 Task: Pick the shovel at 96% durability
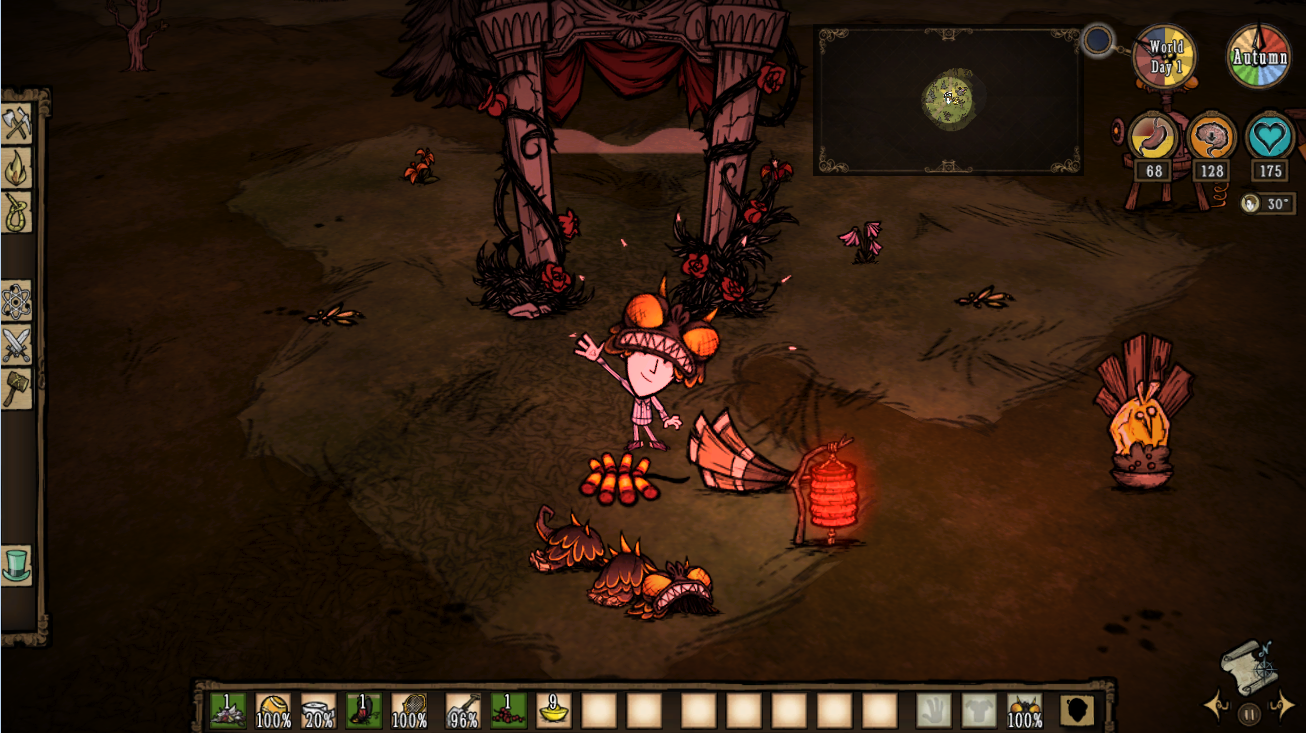point(463,710)
